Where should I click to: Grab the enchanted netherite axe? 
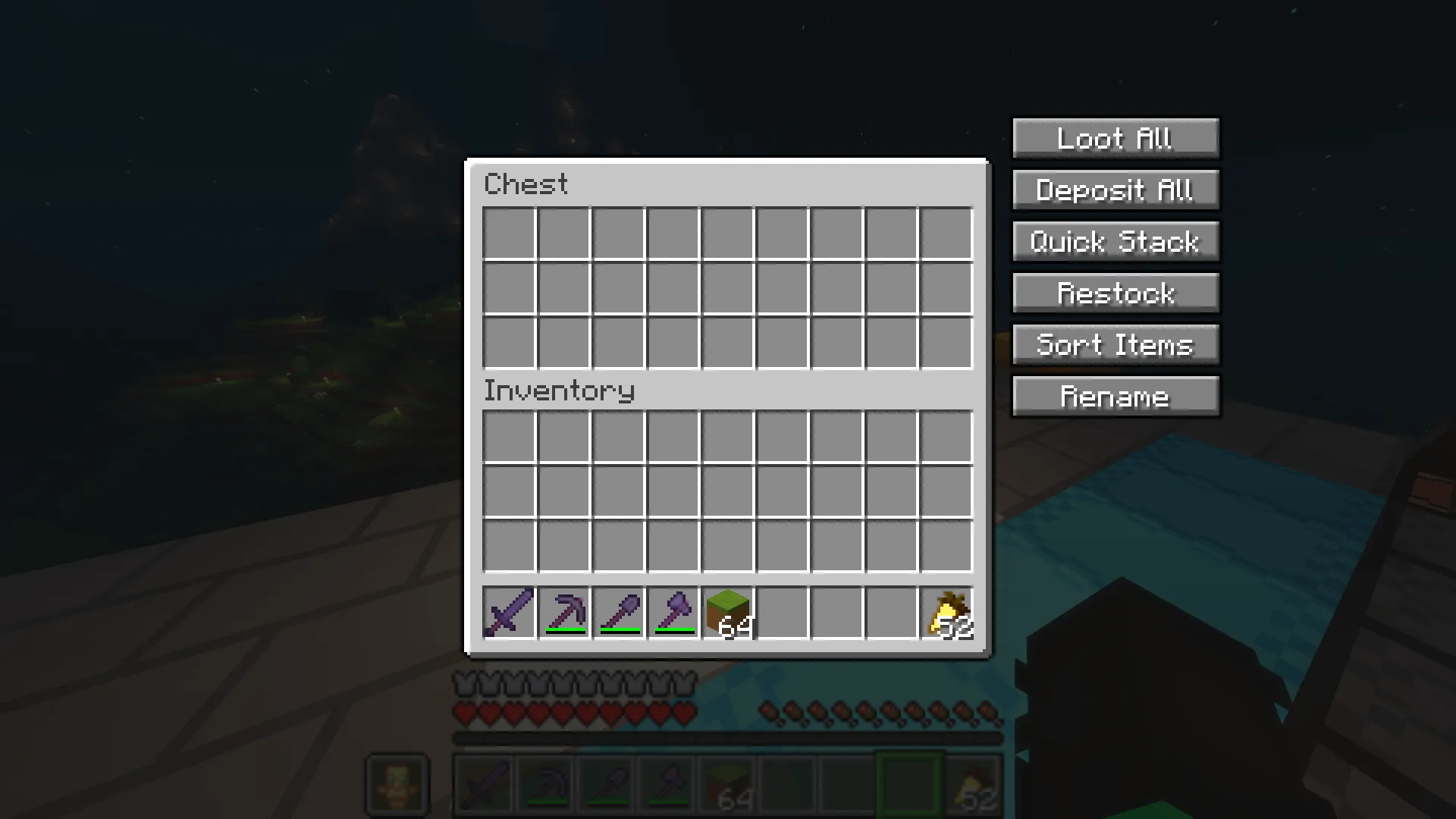pyautogui.click(x=672, y=613)
